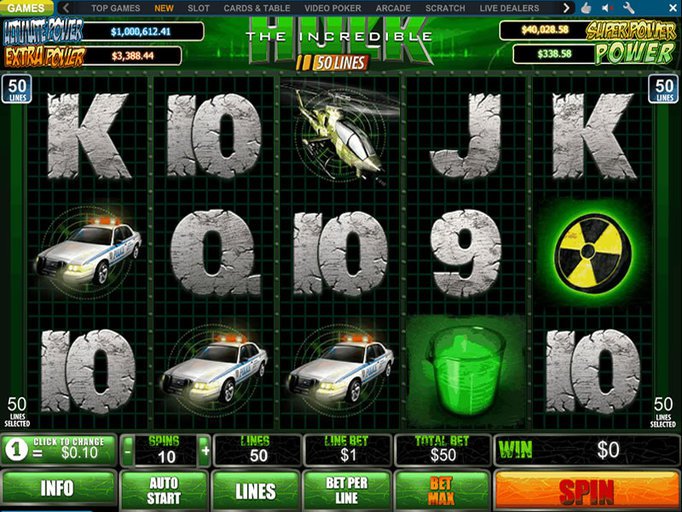Image resolution: width=682 pixels, height=512 pixels.
Task: Open settings via the wrench icon
Action: click(x=628, y=8)
